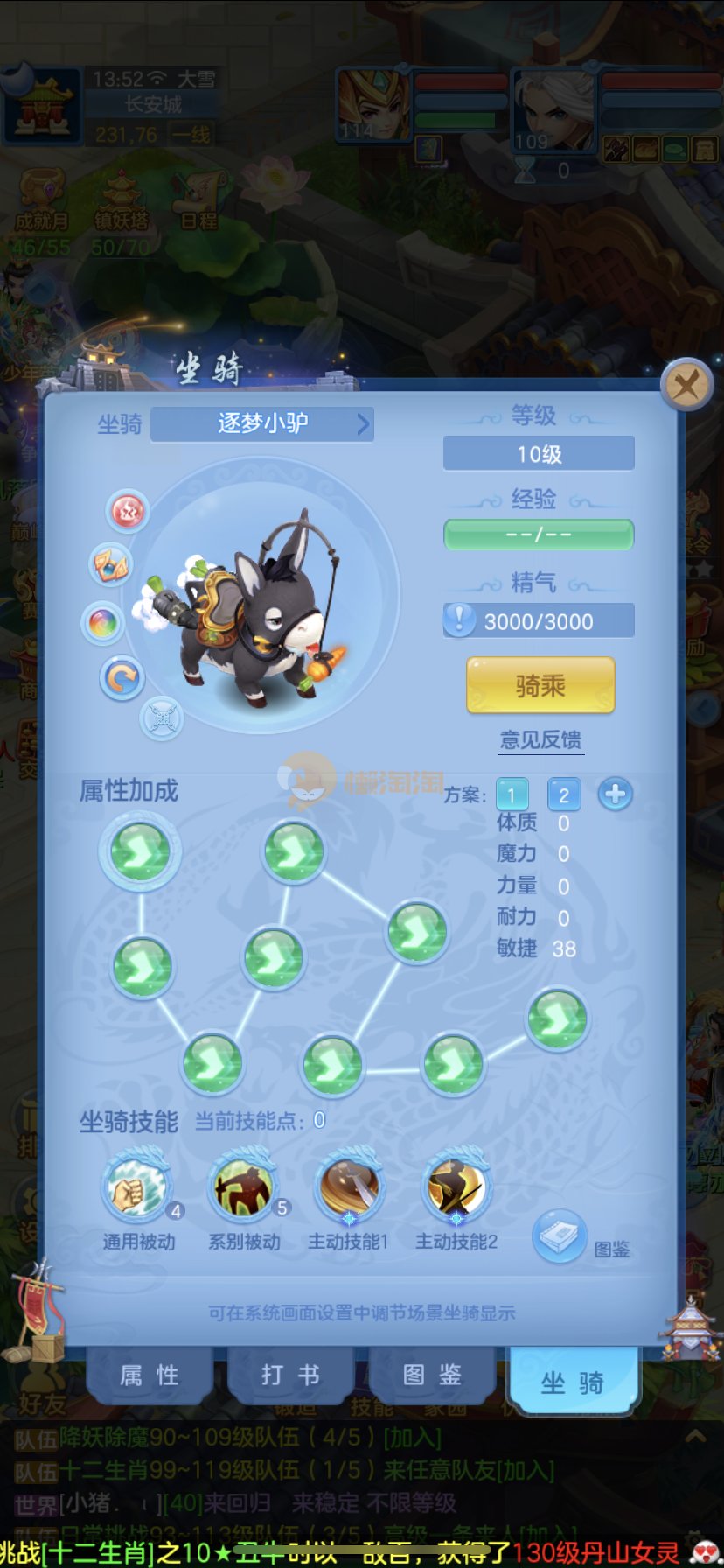Add a new plan with the plus button
Screen dimensions: 724x1568
(616, 794)
